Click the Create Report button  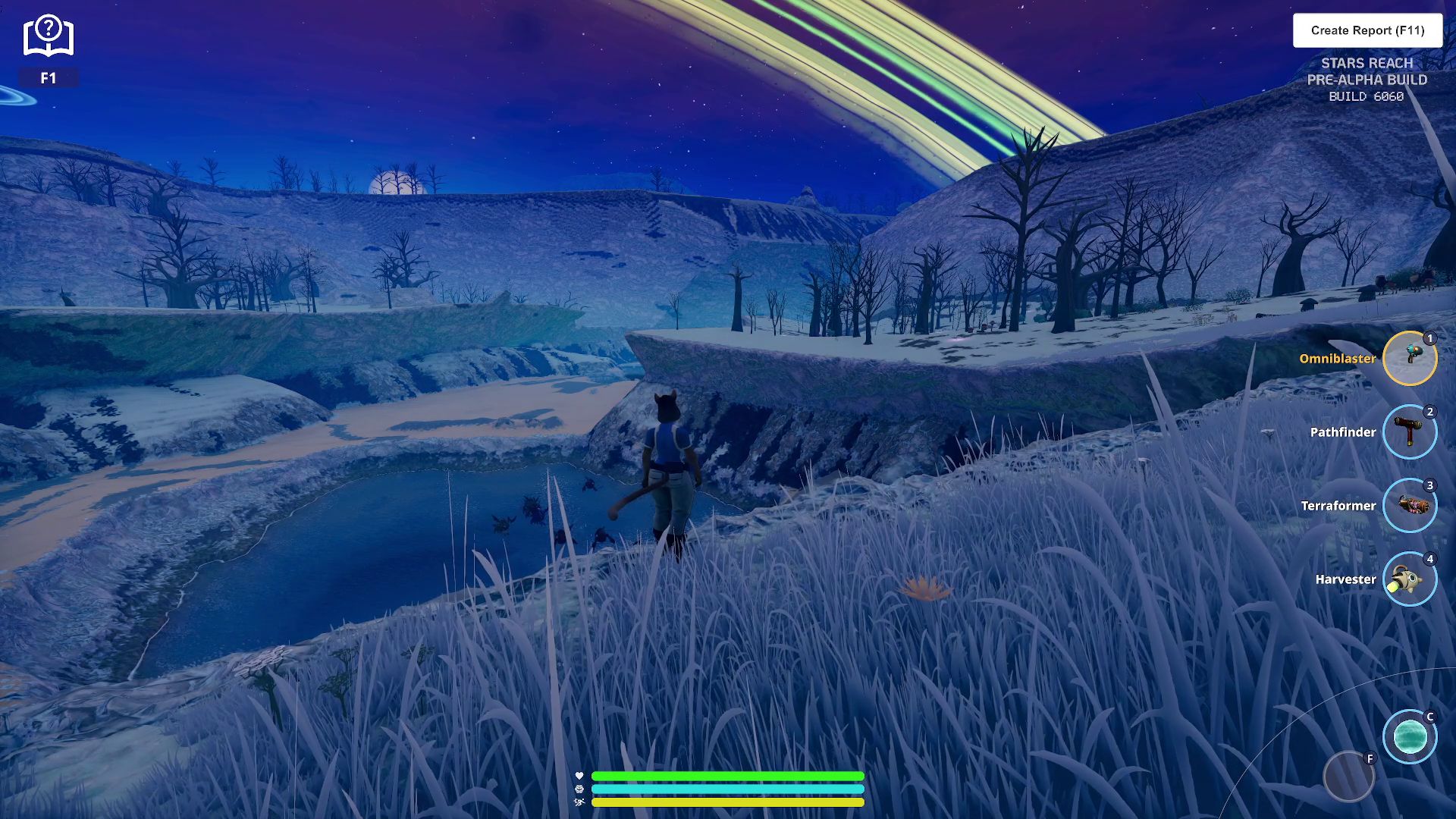pyautogui.click(x=1367, y=30)
